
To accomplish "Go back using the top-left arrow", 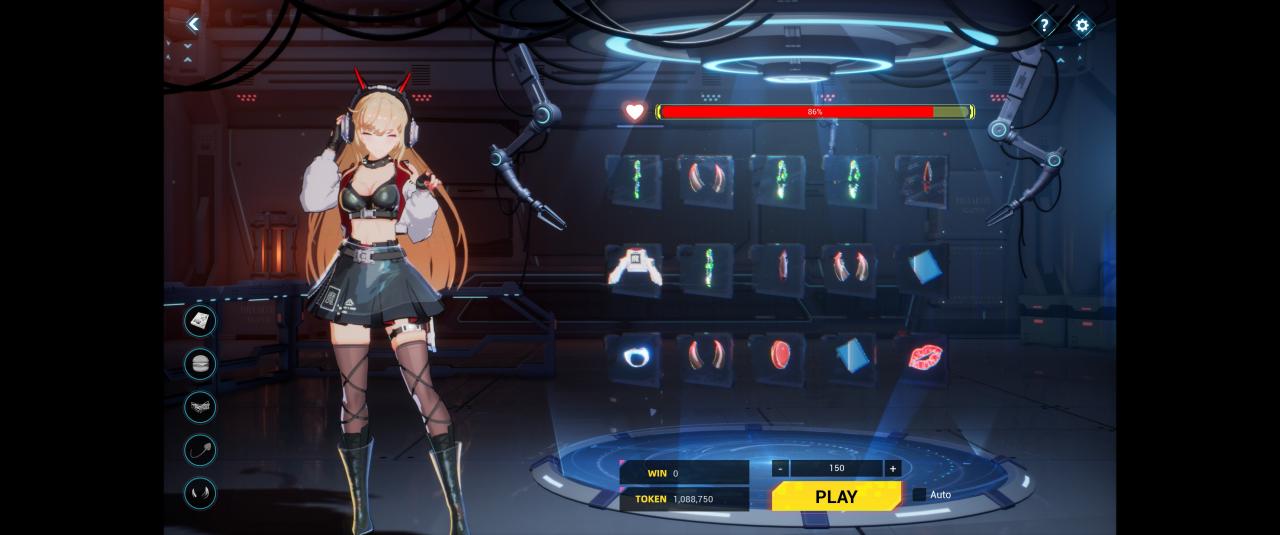I will (194, 24).
